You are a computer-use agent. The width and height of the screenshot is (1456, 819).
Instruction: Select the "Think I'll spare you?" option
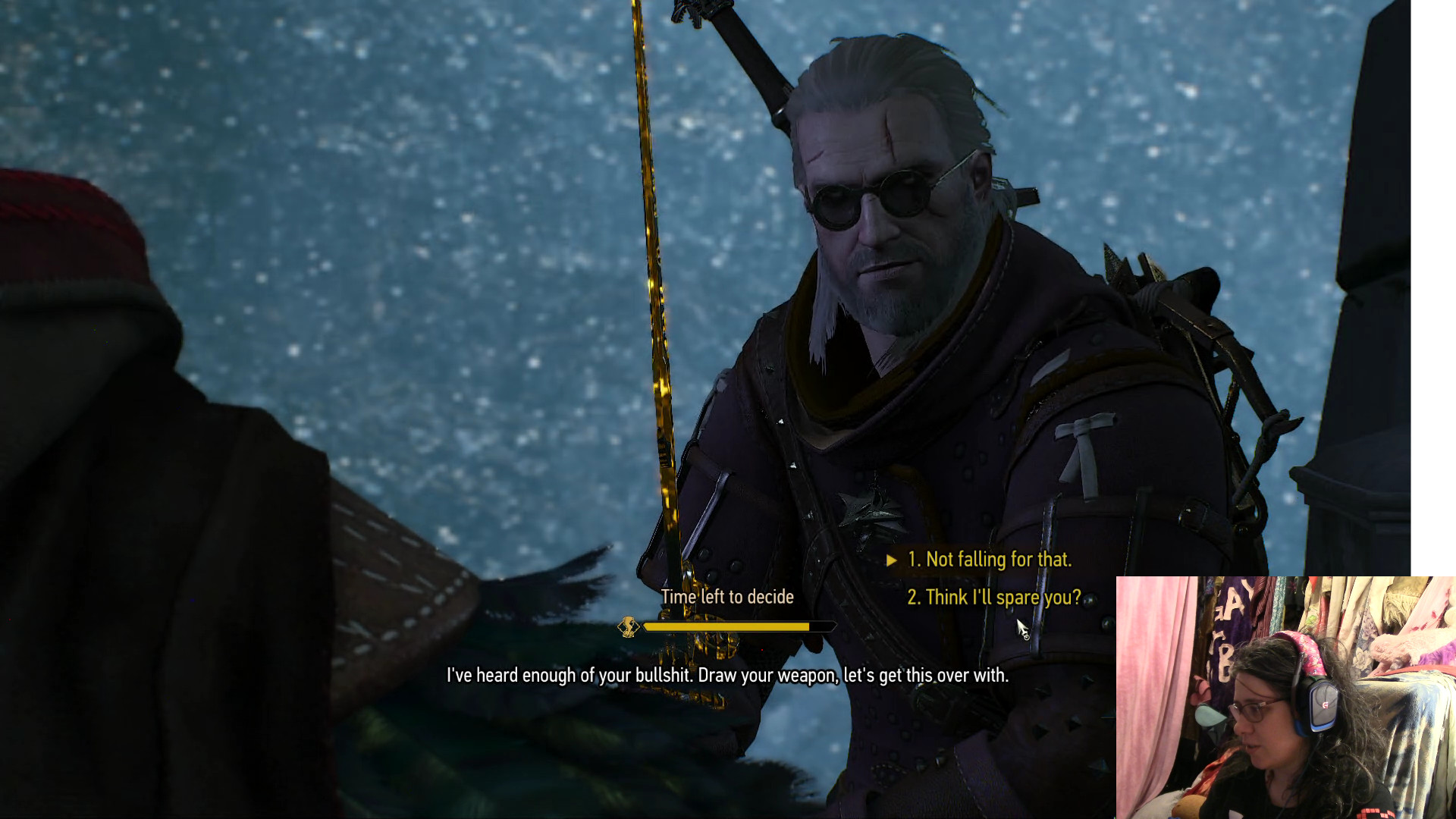click(993, 598)
